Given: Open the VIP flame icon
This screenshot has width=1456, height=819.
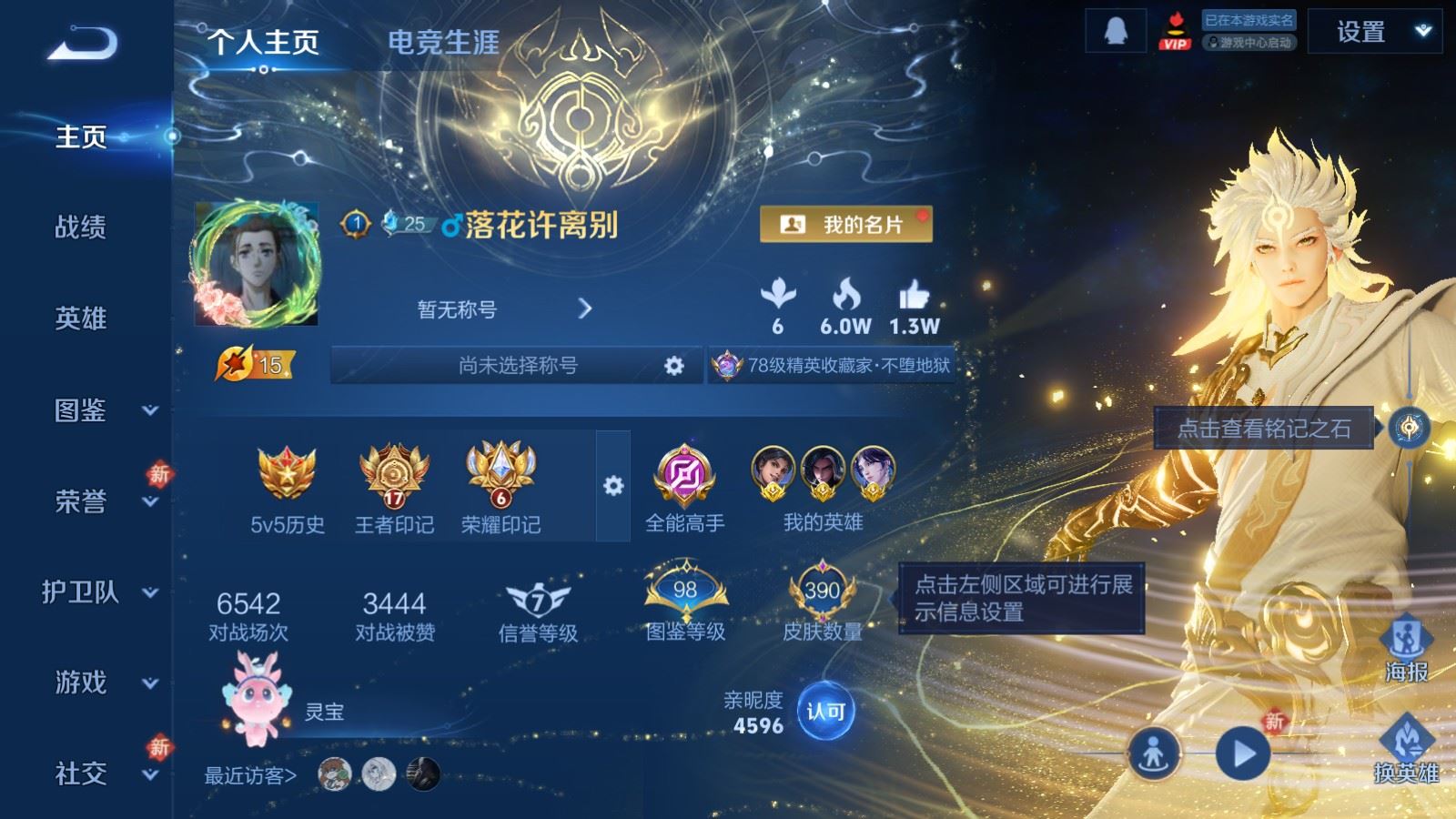Looking at the screenshot, I should (1177, 27).
